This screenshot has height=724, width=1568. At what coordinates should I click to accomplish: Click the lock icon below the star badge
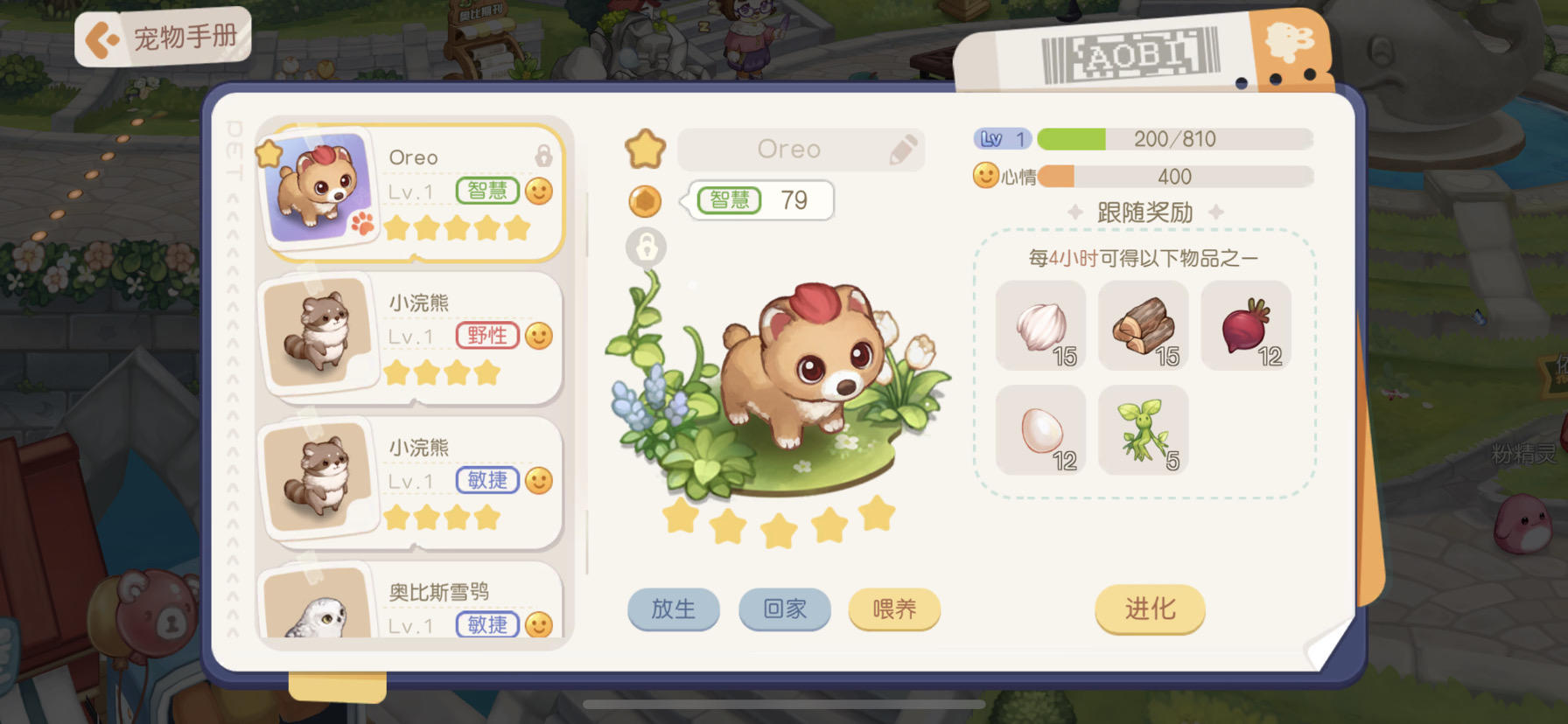pos(646,247)
